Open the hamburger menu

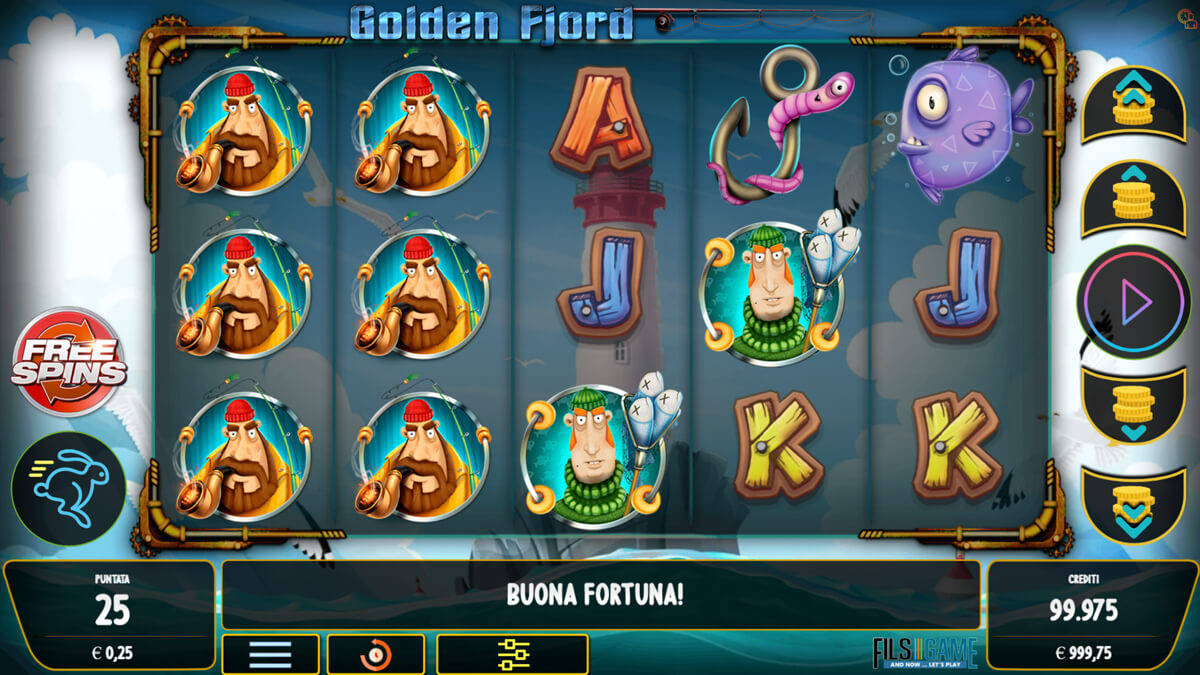(x=270, y=654)
